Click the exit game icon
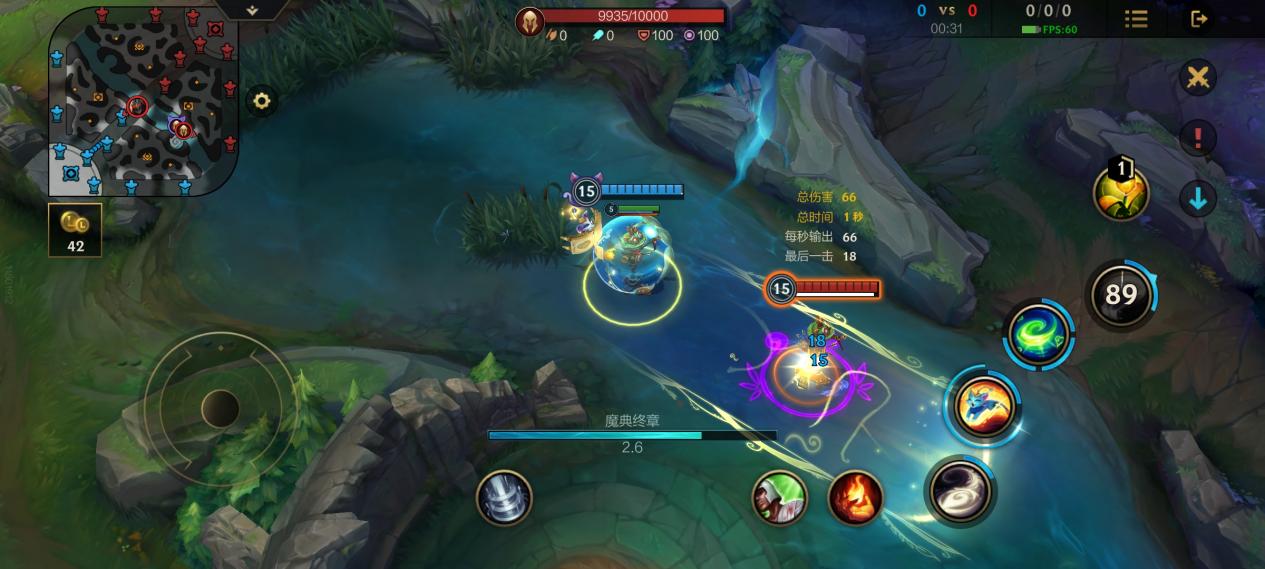The height and width of the screenshot is (569, 1265). pyautogui.click(x=1199, y=19)
